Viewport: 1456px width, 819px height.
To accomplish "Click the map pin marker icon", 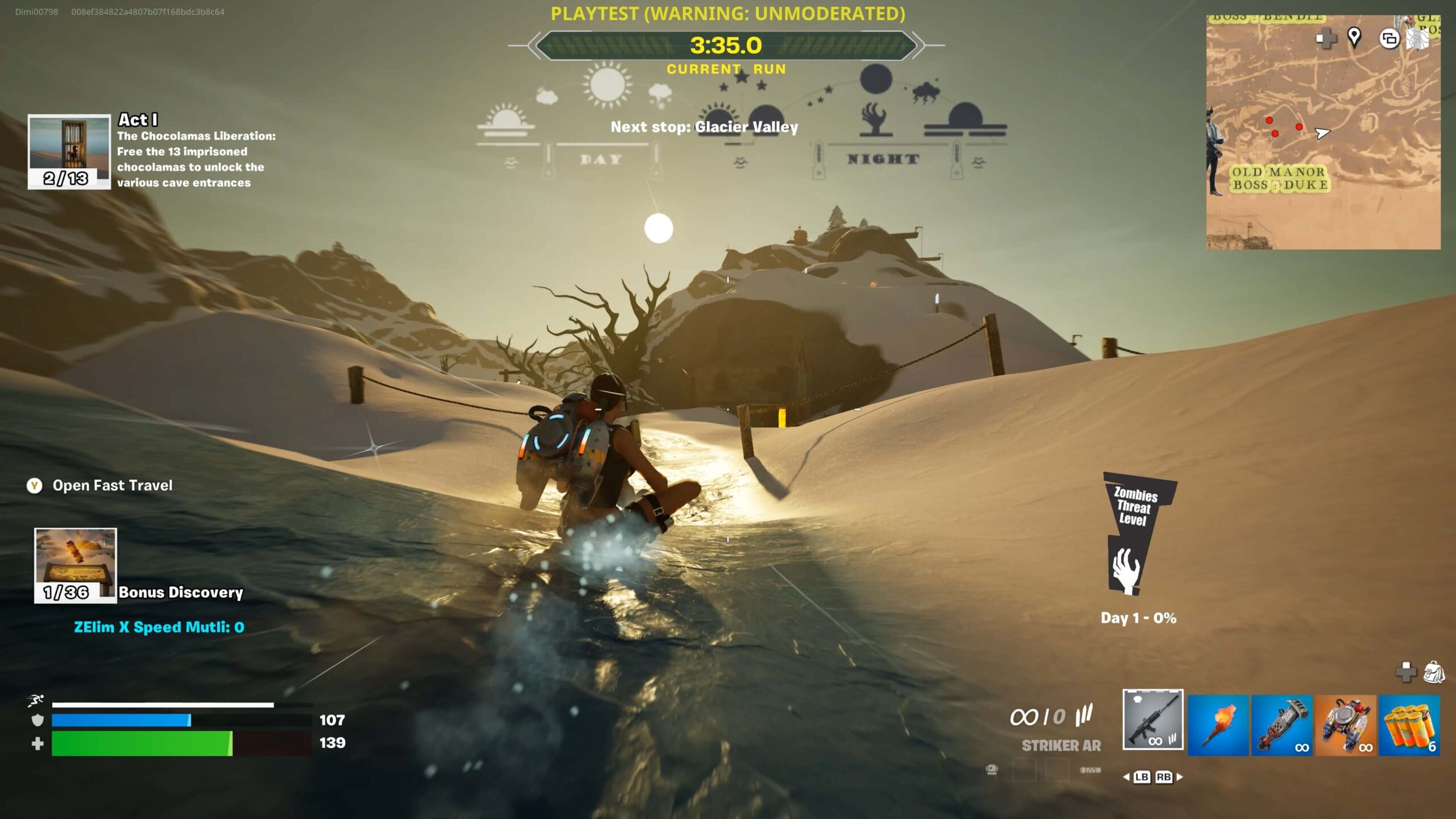I will coord(1354,38).
